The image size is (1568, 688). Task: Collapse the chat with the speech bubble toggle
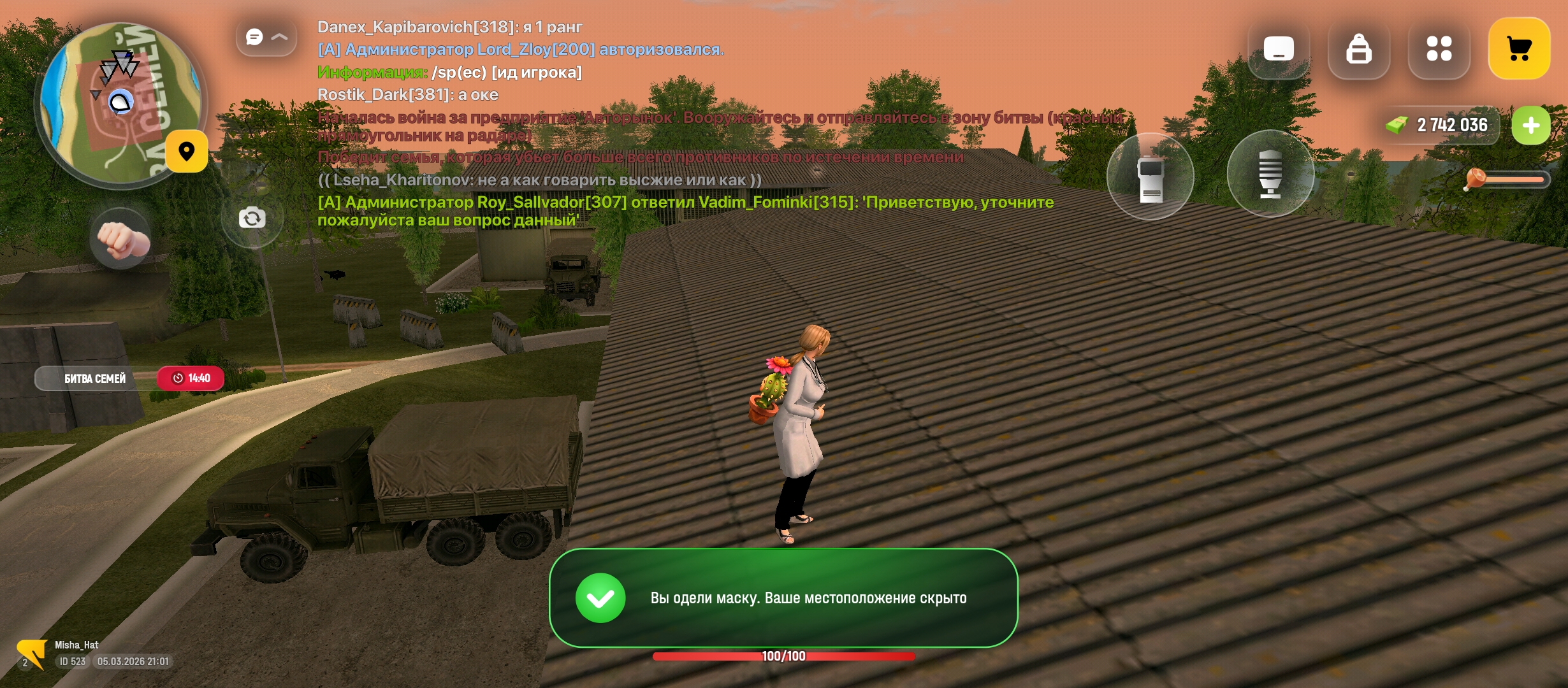[x=266, y=38]
